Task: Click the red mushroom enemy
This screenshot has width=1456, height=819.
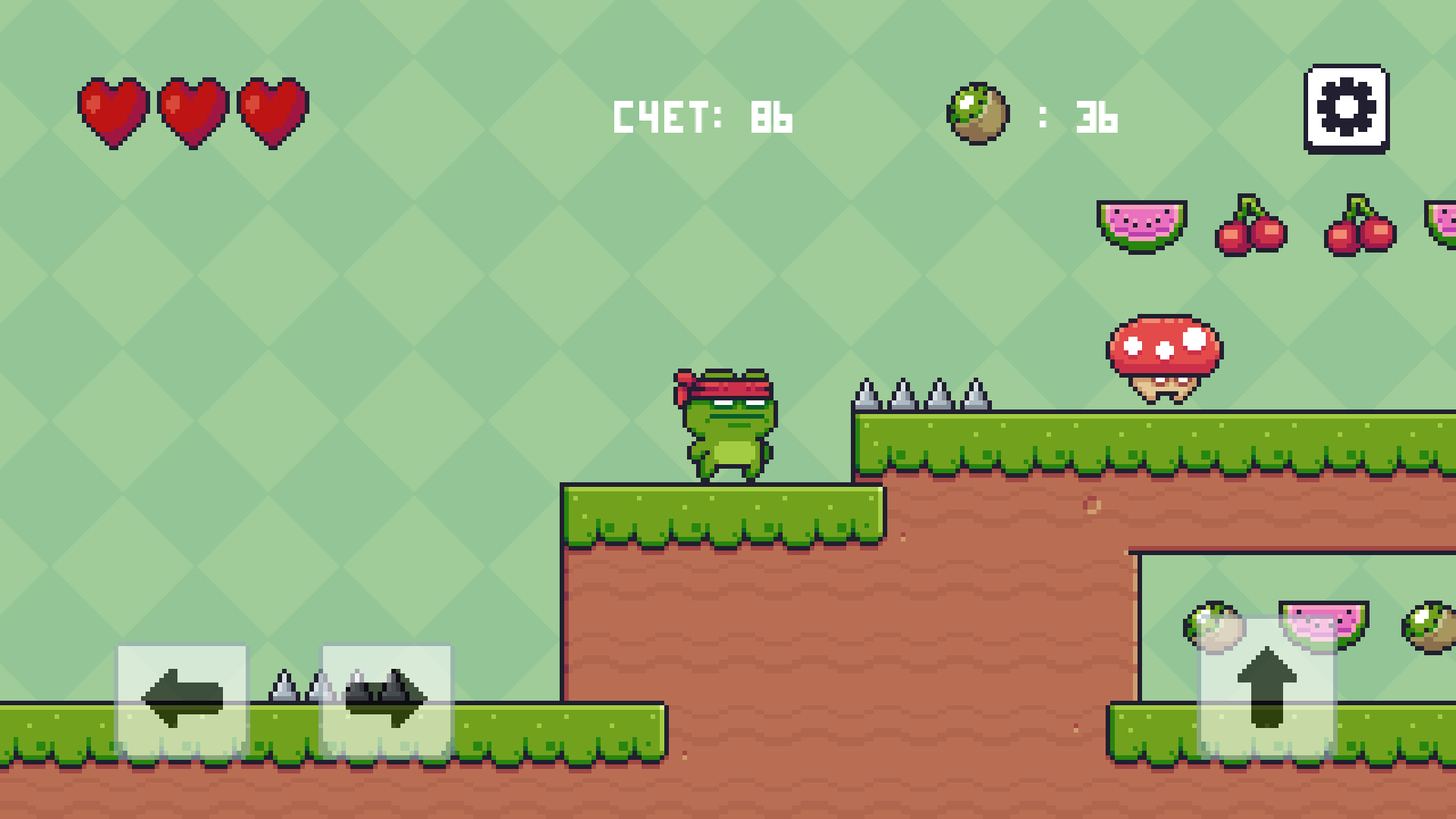Action: [x=1165, y=356]
